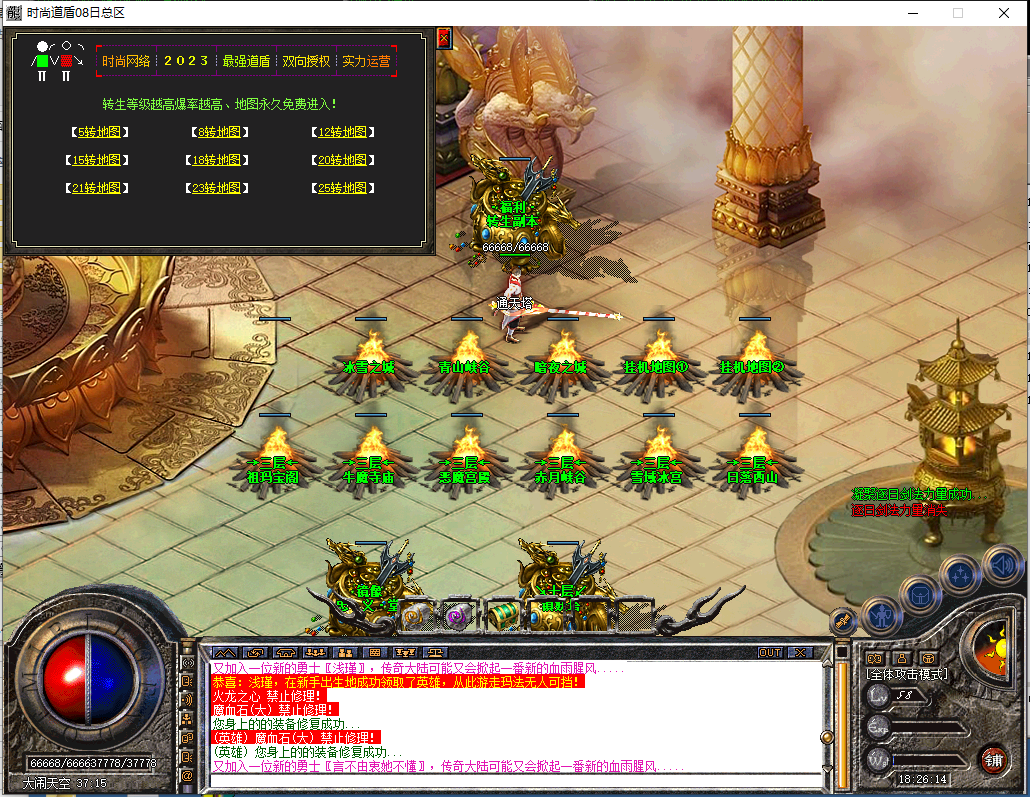Select the 23转地图 link
This screenshot has height=797, width=1030.
(x=219, y=188)
